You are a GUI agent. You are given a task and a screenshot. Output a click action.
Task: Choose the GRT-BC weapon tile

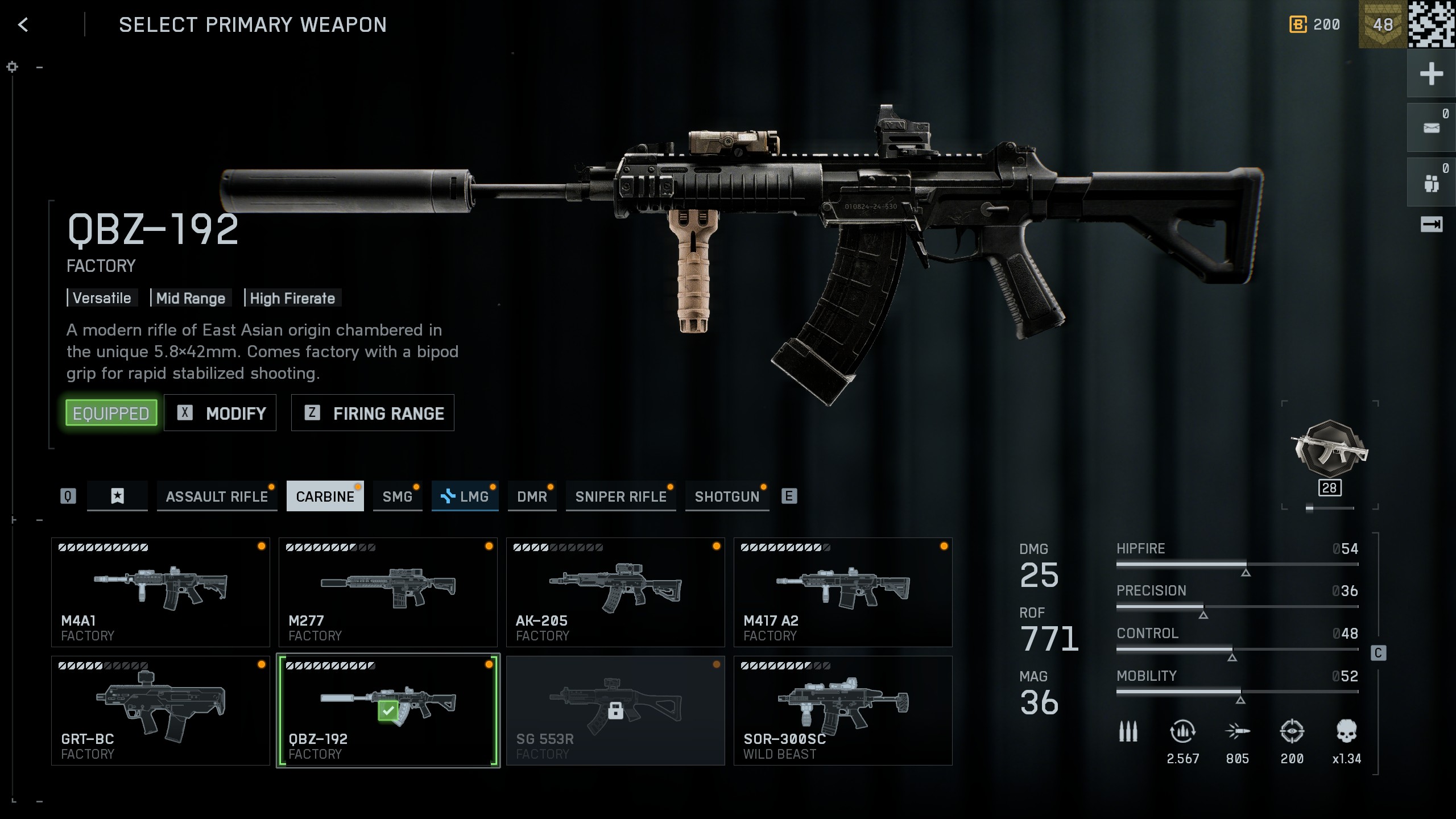(x=160, y=710)
